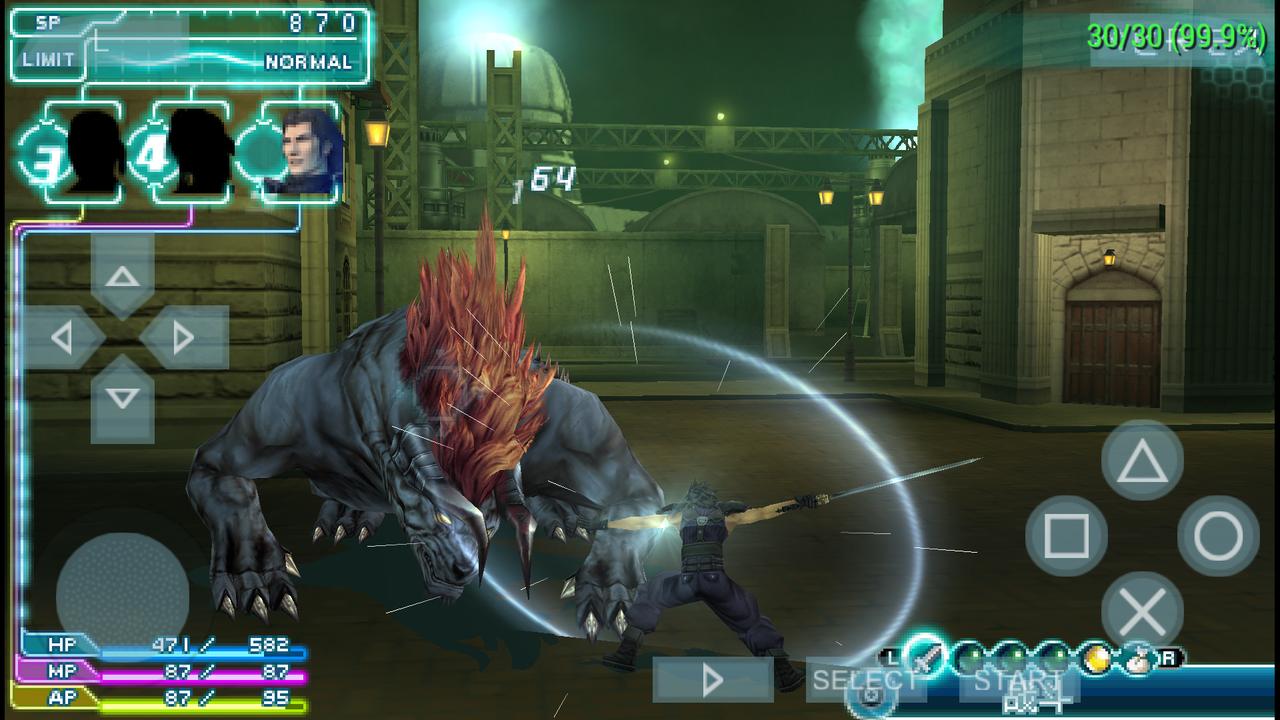Toggle the emulator fast-forward arrow button
Image resolution: width=1280 pixels, height=720 pixels.
[x=712, y=681]
